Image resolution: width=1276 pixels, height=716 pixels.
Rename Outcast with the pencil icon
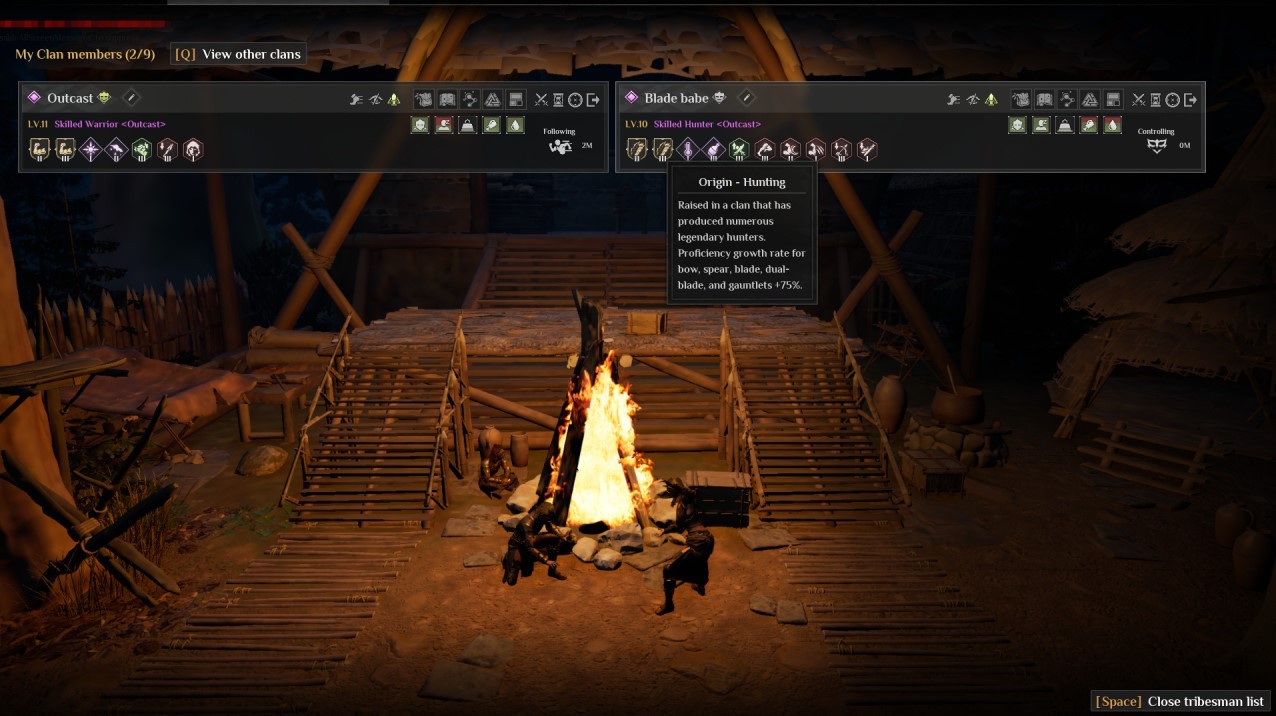(x=131, y=97)
